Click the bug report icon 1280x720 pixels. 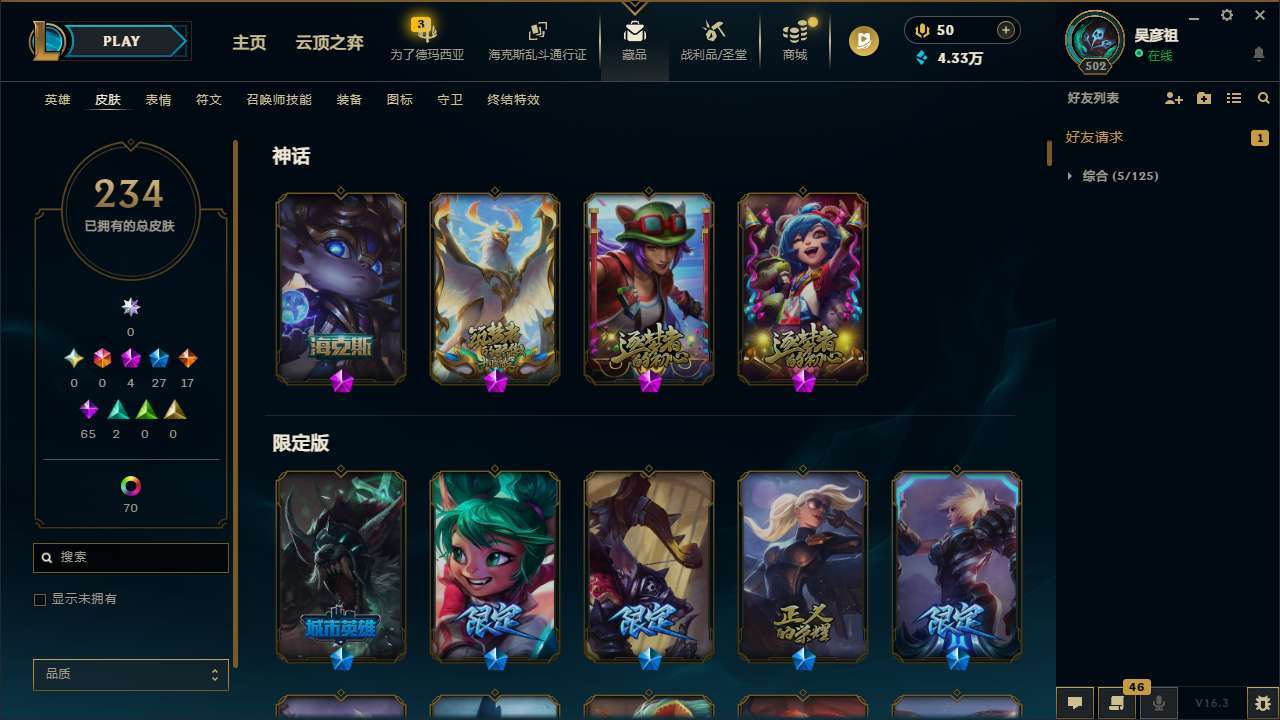pos(1259,703)
